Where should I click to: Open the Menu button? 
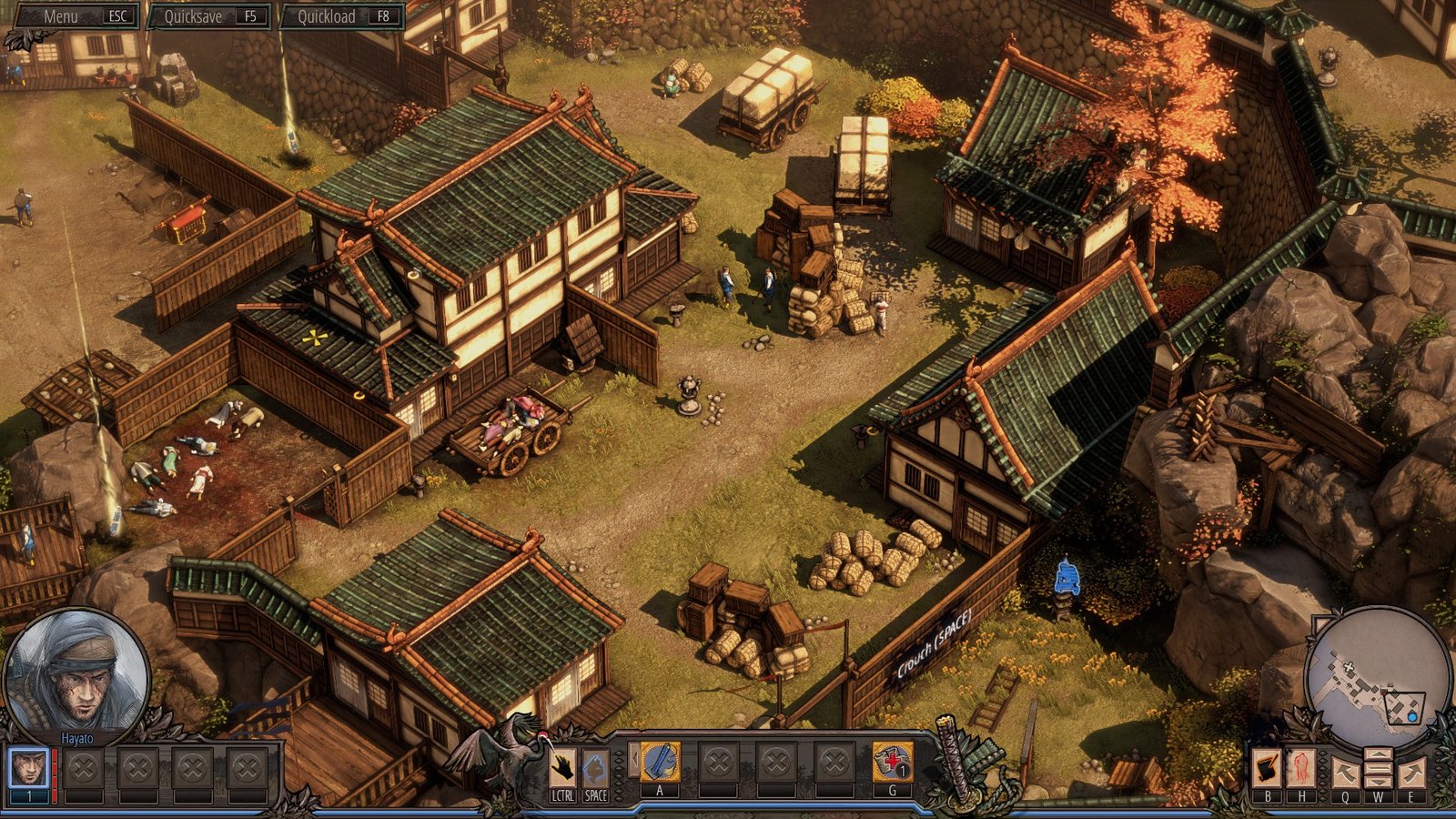[x=77, y=16]
